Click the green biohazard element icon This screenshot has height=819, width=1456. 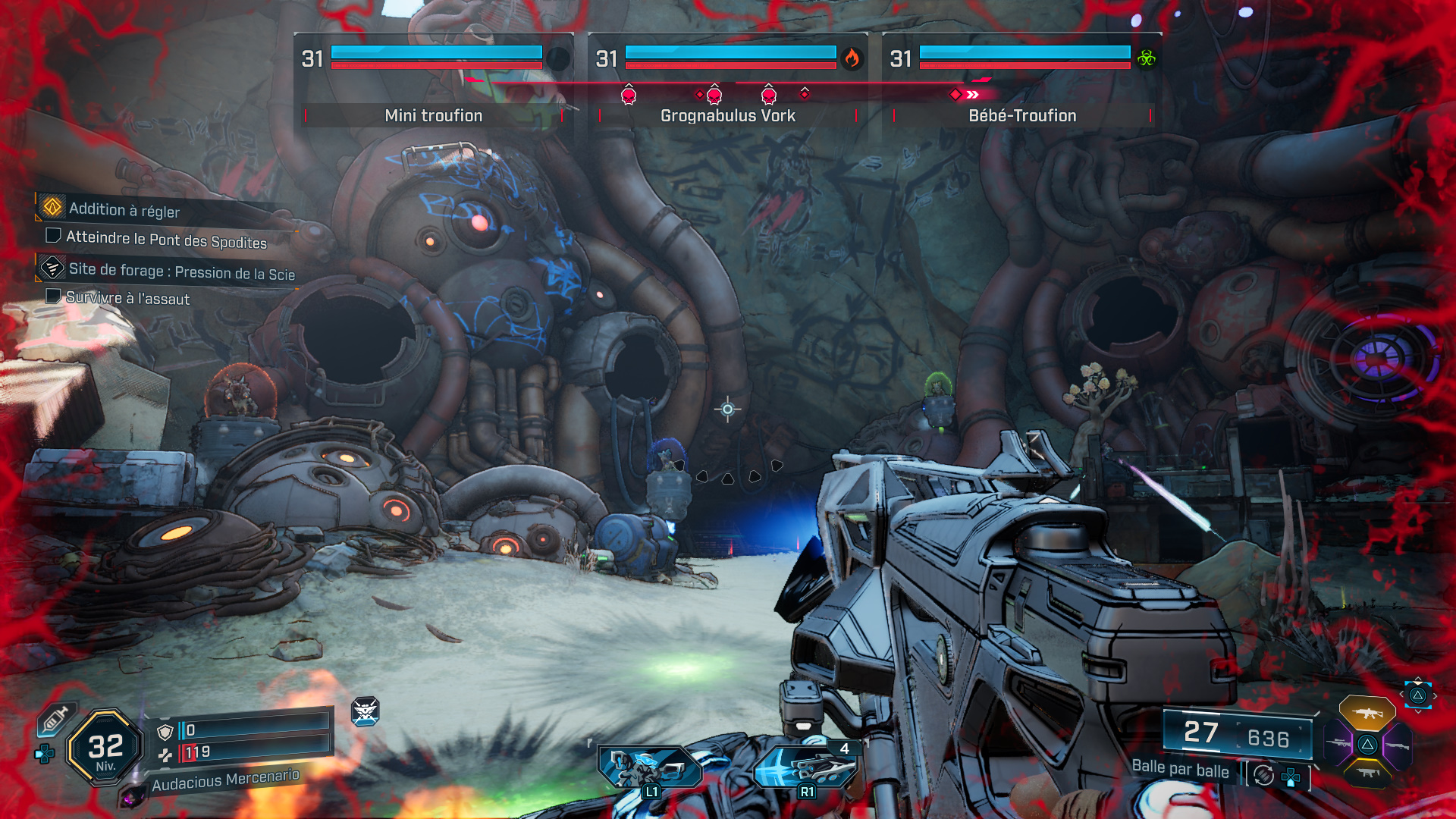click(1146, 58)
